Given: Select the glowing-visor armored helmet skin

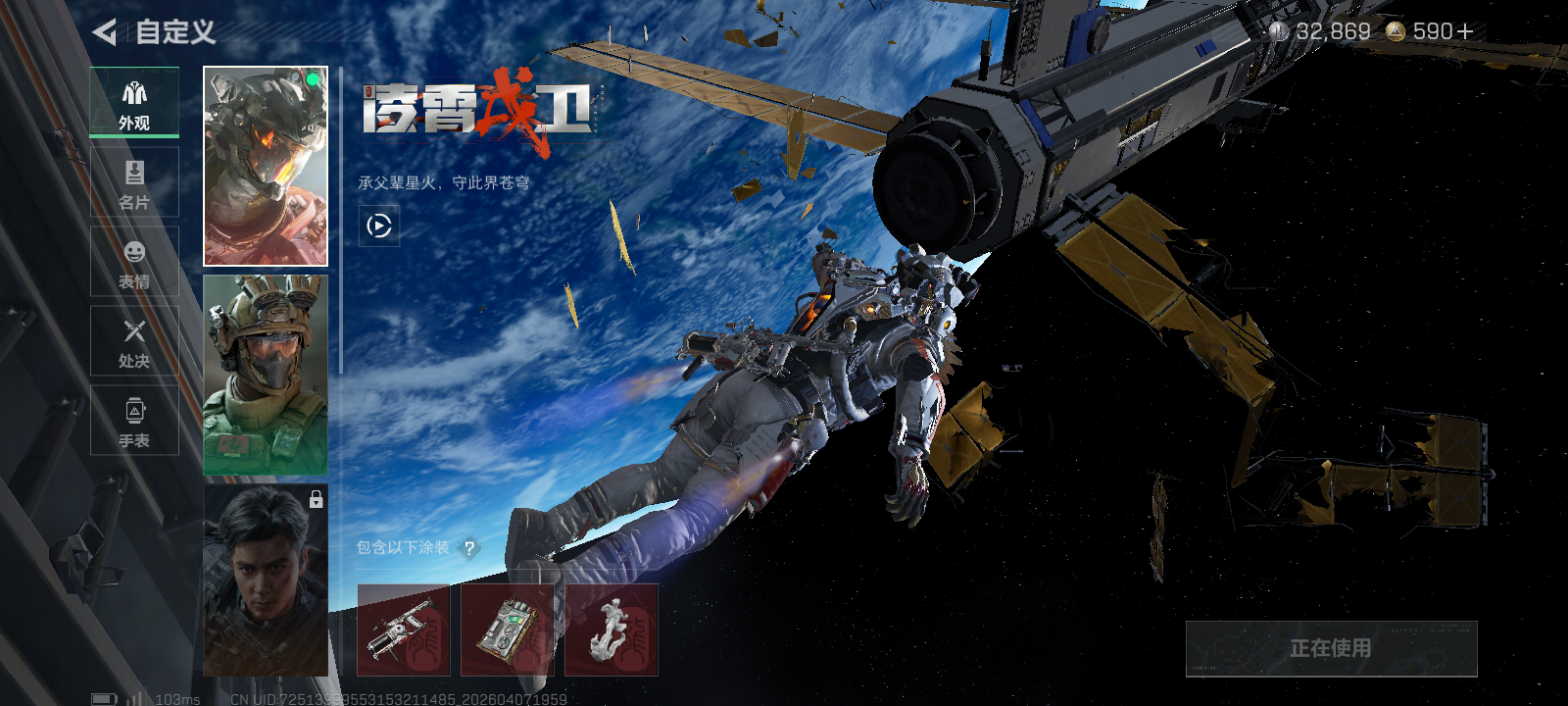Looking at the screenshot, I should point(266,167).
